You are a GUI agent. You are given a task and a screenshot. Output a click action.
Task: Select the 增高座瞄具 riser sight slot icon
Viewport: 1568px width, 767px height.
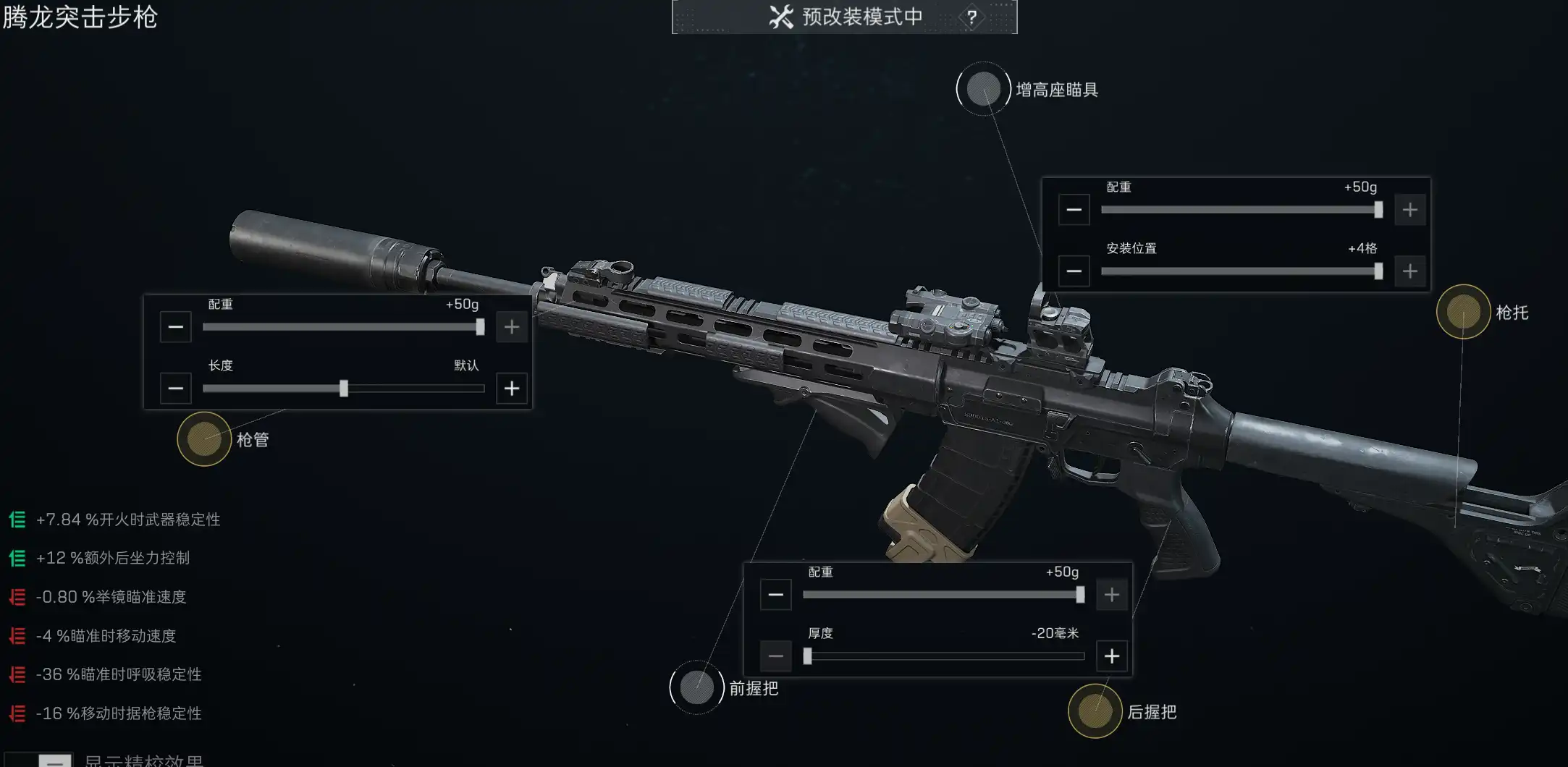(982, 90)
